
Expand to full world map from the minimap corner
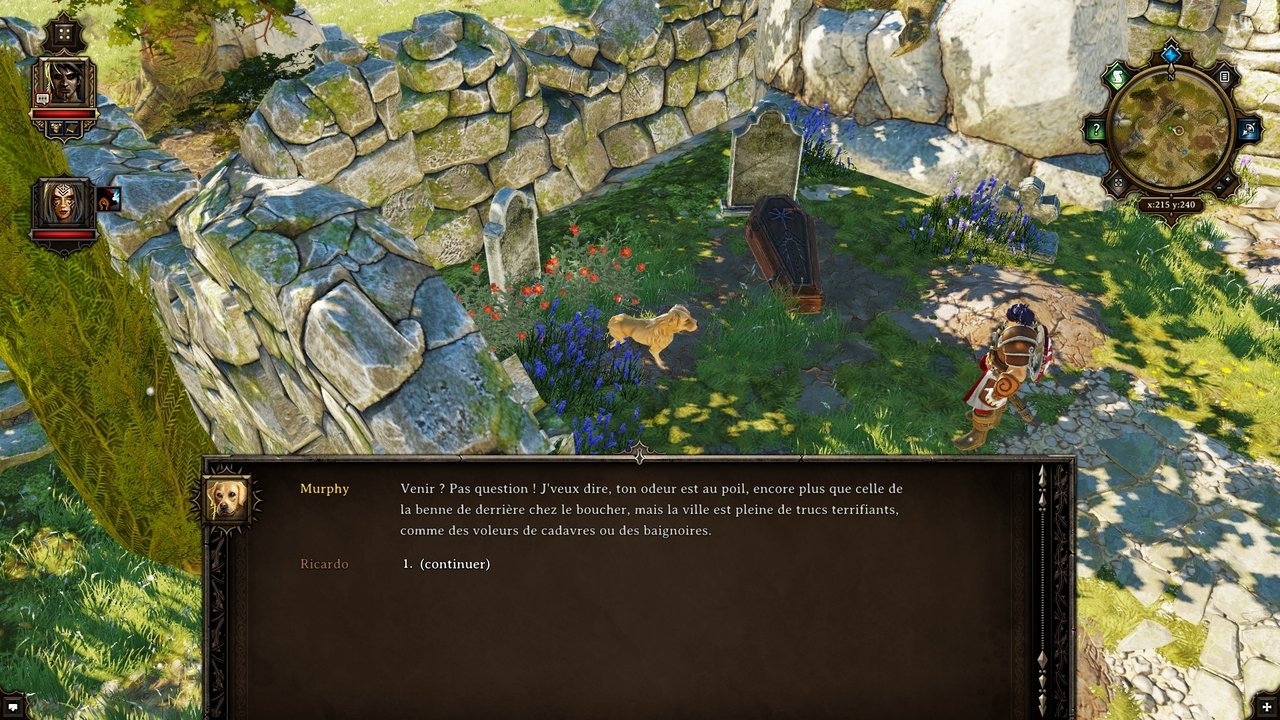point(1119,183)
